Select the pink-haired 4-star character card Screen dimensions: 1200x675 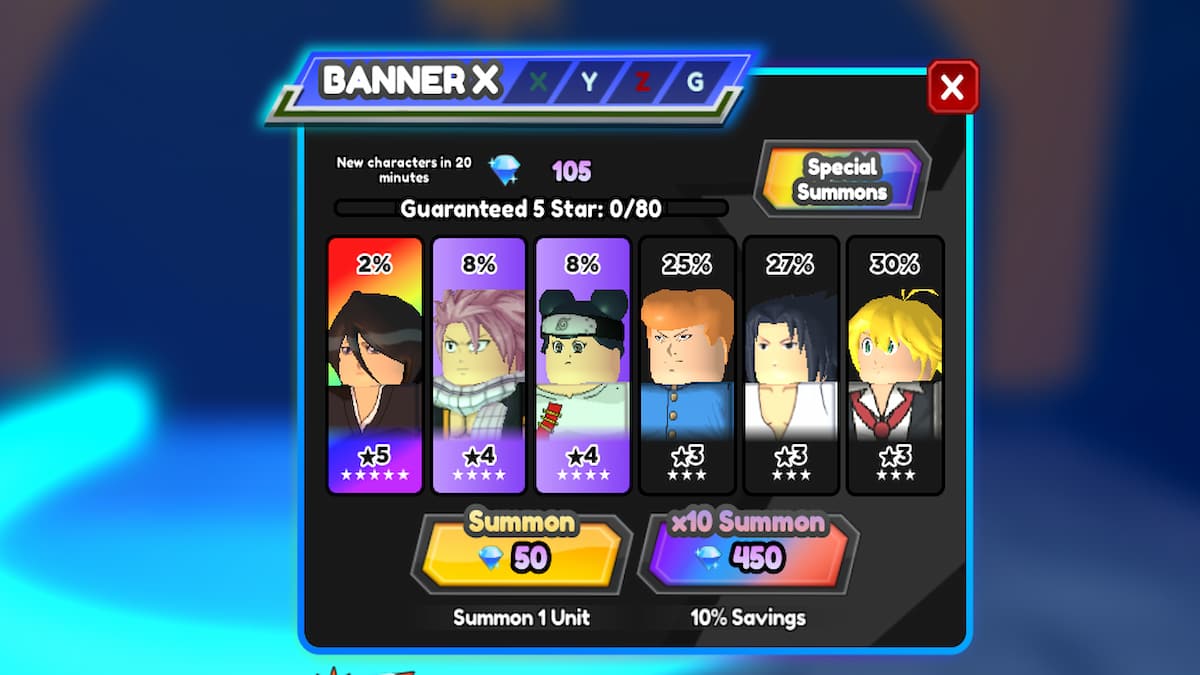pos(479,365)
